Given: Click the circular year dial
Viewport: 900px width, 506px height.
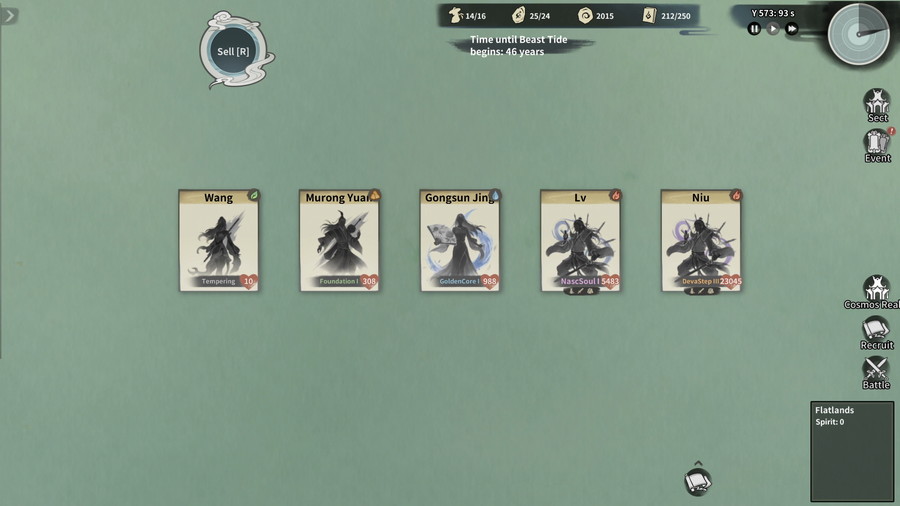Looking at the screenshot, I should tap(859, 34).
